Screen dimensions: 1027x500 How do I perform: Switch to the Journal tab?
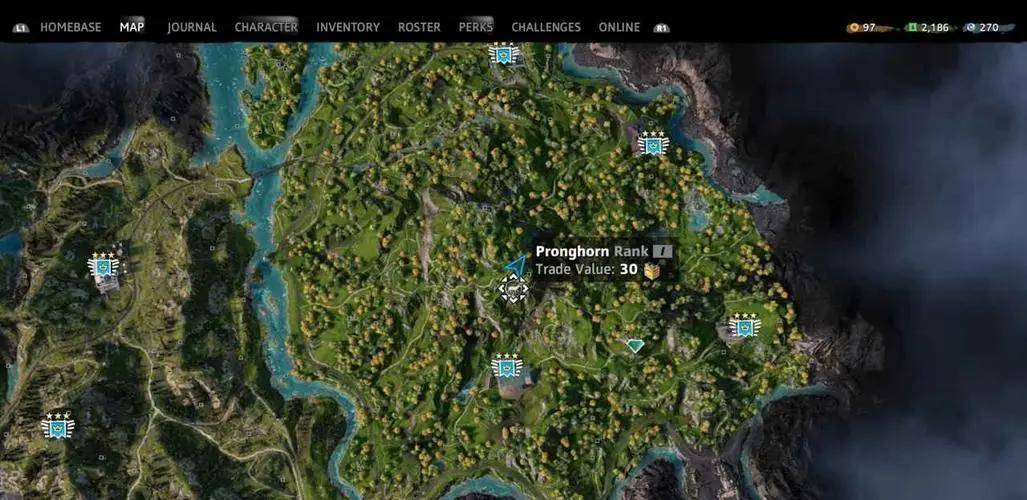click(192, 27)
